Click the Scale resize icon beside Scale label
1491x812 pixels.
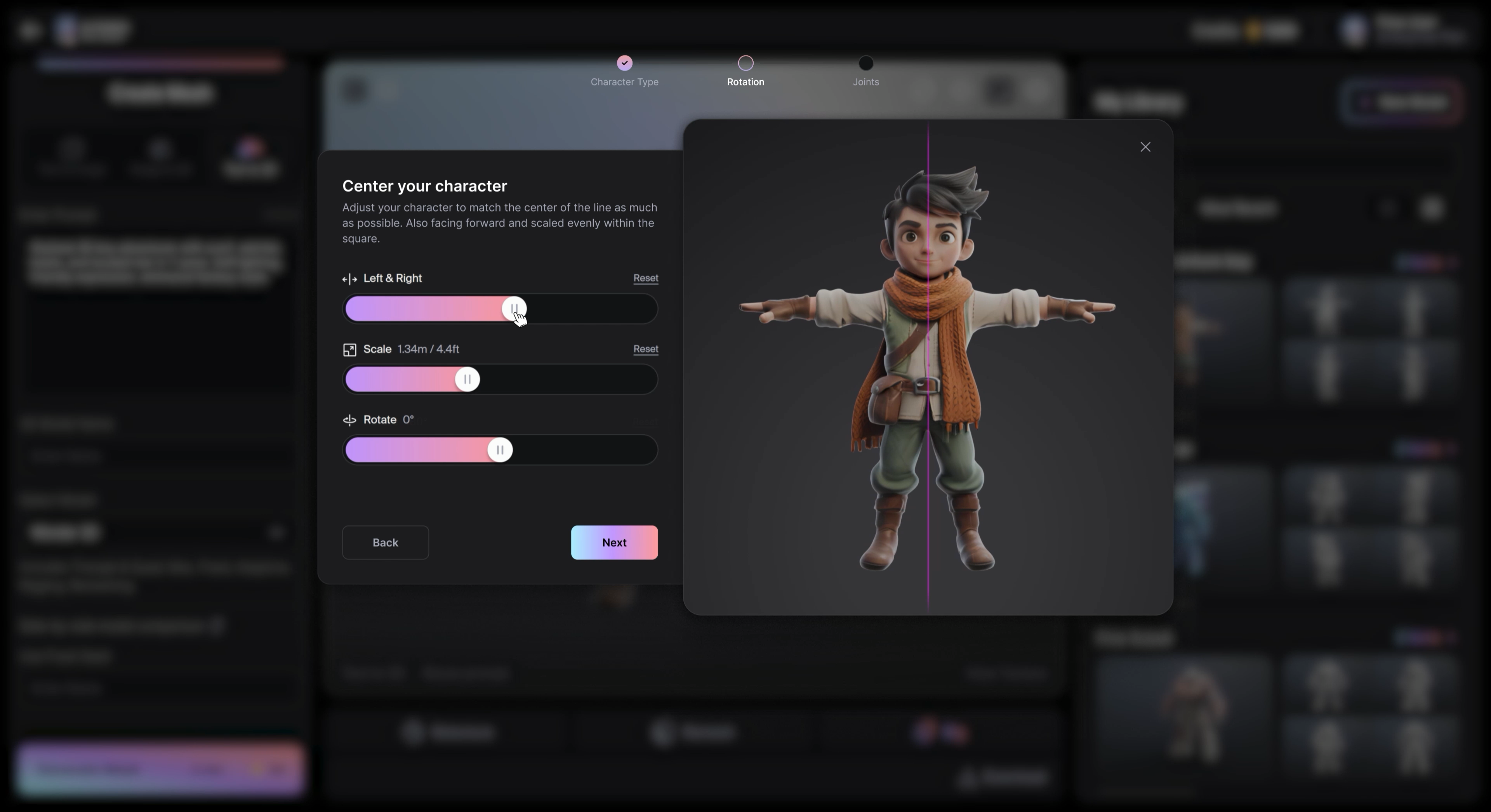point(349,350)
